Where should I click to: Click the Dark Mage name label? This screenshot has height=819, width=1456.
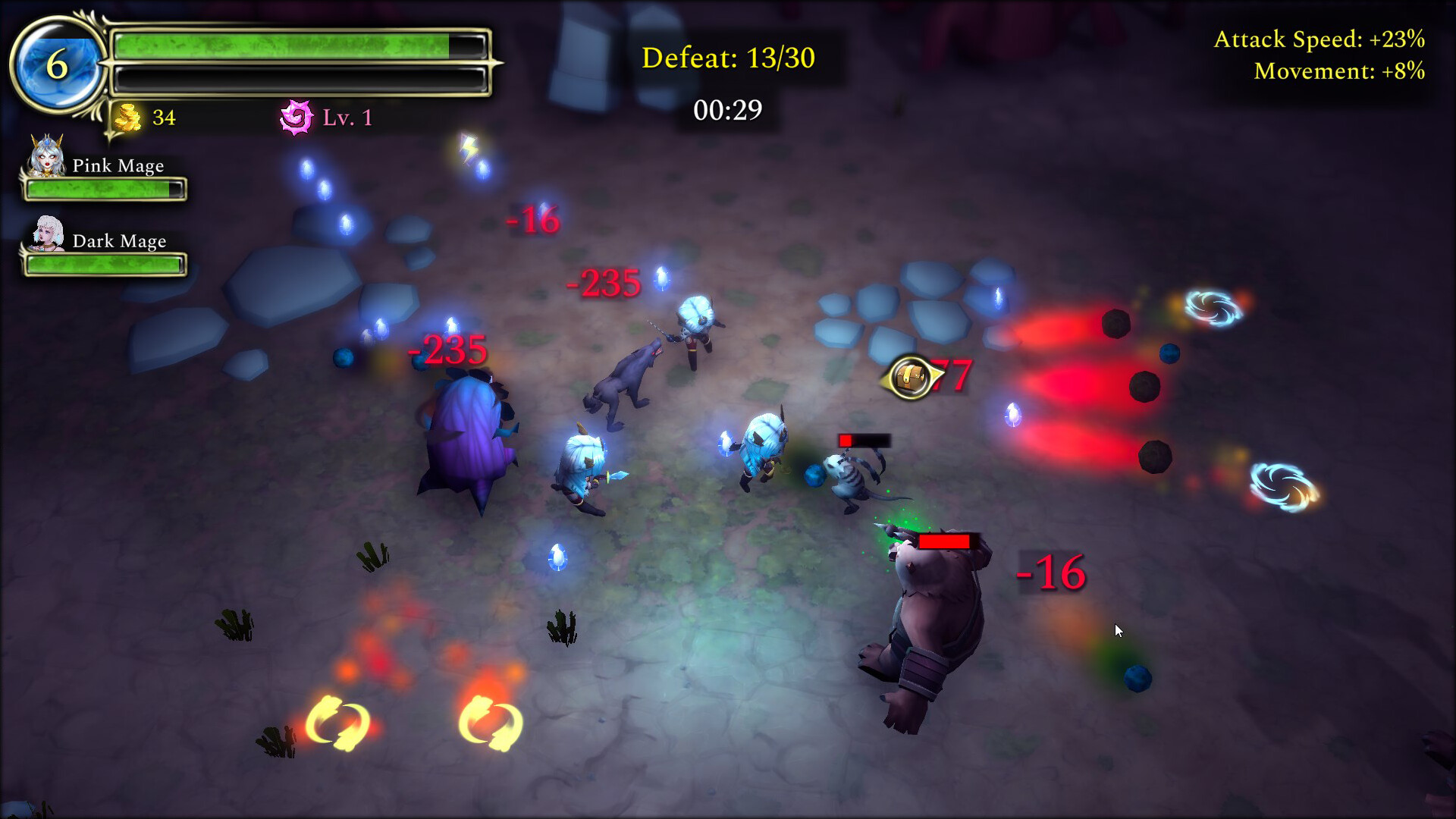click(x=119, y=240)
